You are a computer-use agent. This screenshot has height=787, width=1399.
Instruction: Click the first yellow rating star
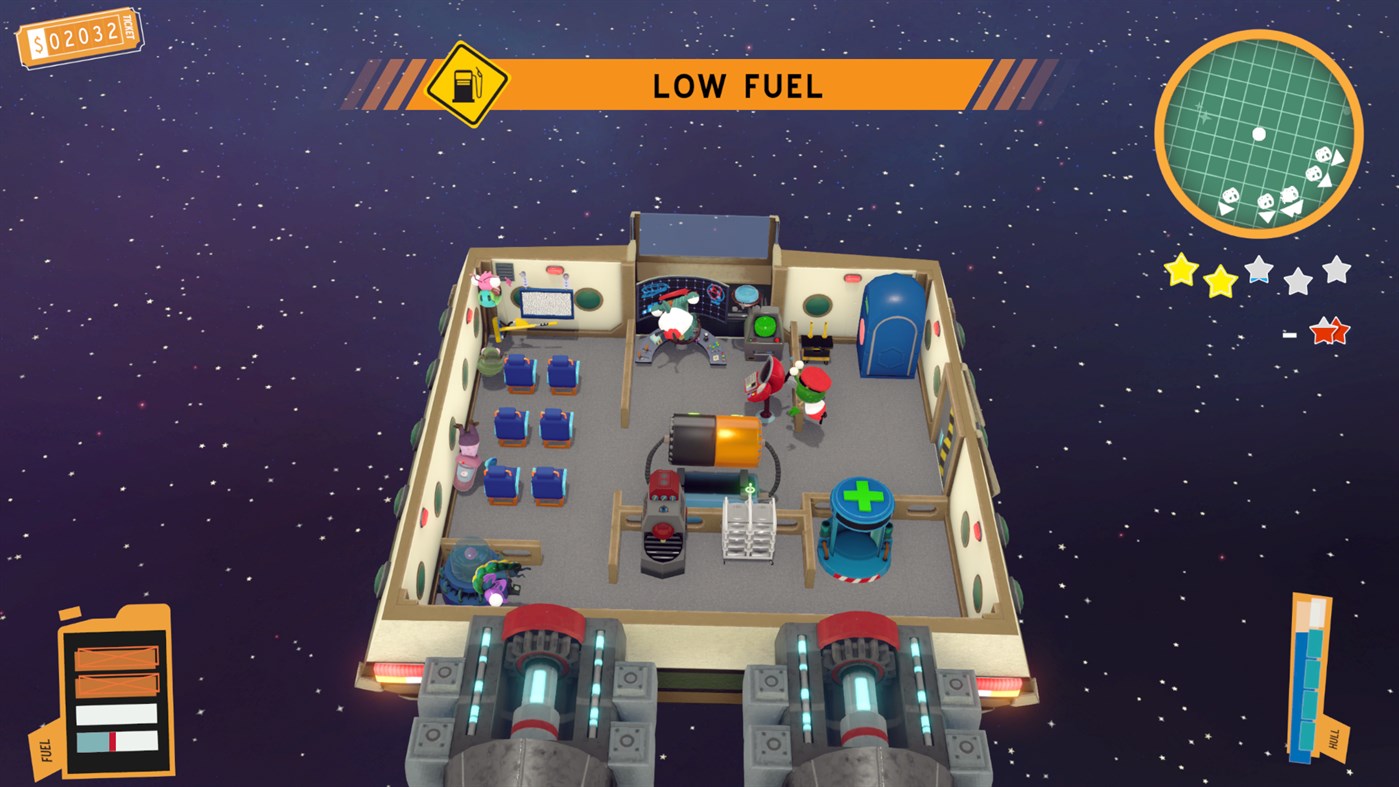1179,273
